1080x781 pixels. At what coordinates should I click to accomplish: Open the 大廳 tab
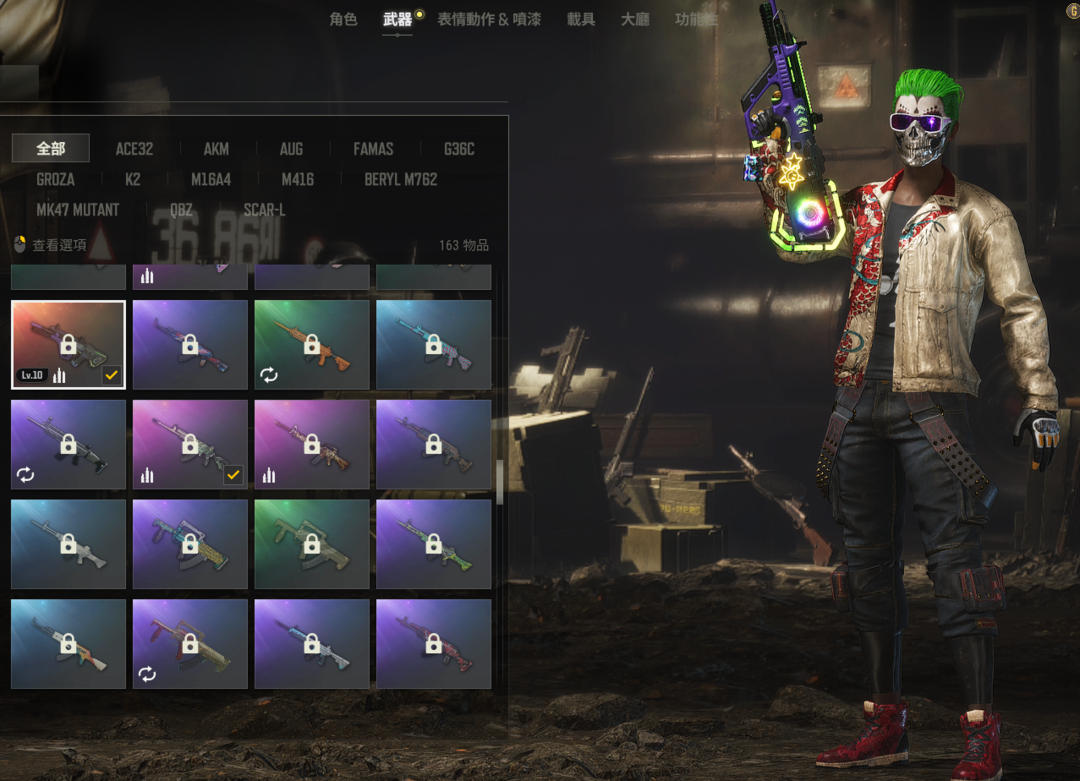click(x=635, y=19)
